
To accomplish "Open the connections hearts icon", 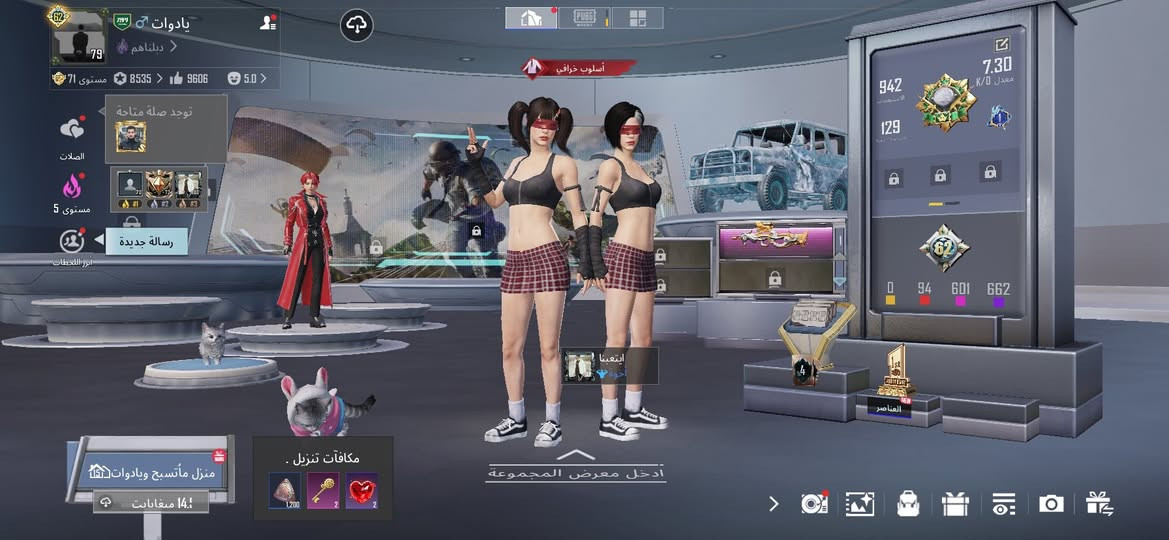I will [x=72, y=130].
